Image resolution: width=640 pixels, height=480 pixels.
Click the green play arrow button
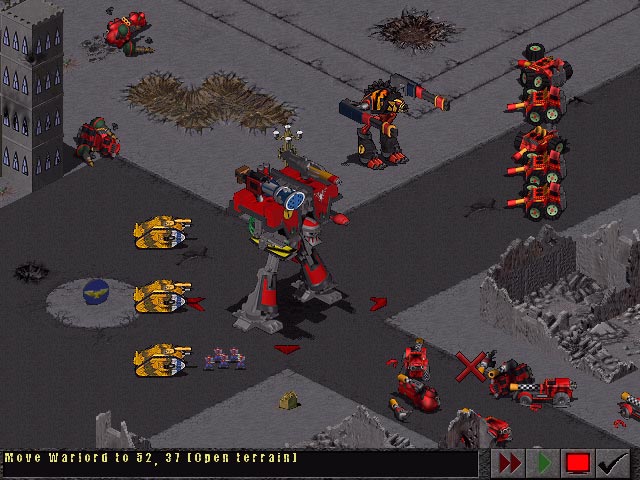pos(543,463)
